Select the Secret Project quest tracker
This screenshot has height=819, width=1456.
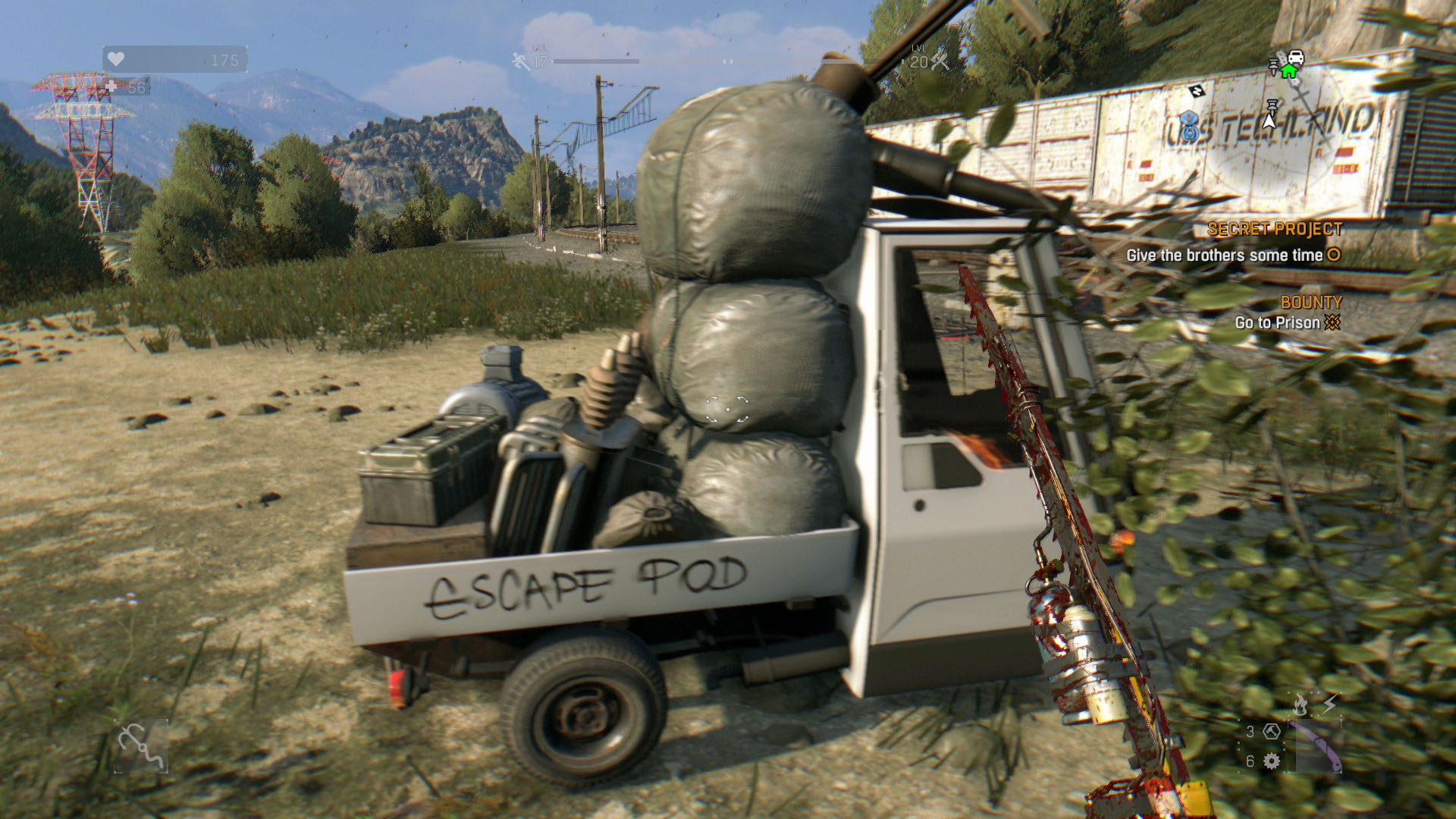coord(1275,229)
